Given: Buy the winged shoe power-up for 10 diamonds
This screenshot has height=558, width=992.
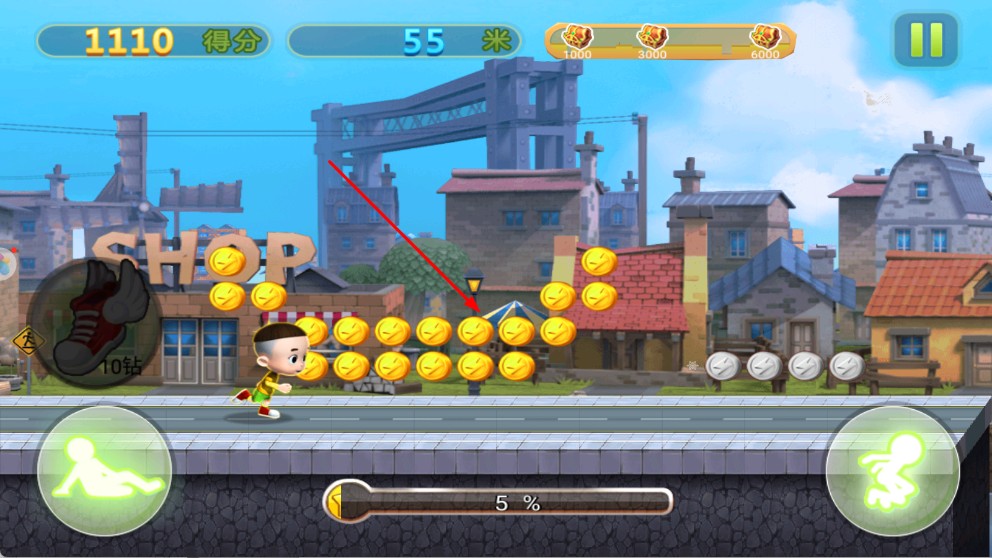Looking at the screenshot, I should [92, 322].
